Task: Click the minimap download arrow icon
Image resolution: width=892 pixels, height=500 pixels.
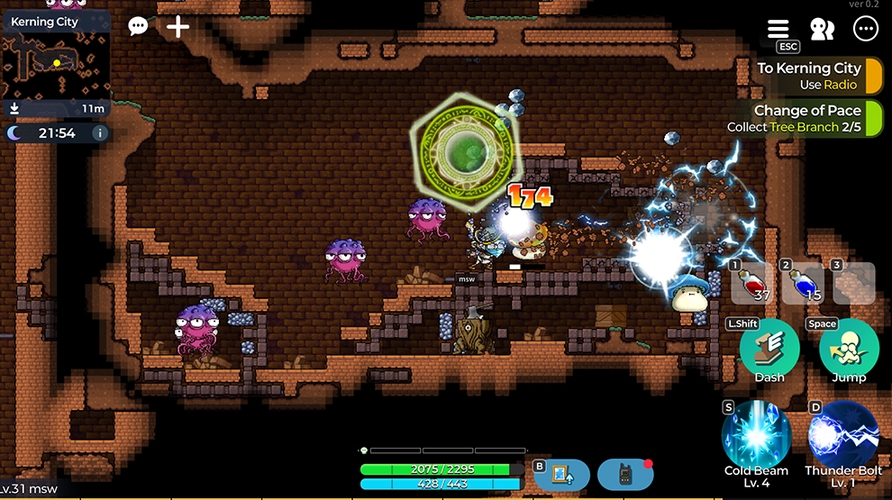Action: pyautogui.click(x=15, y=108)
